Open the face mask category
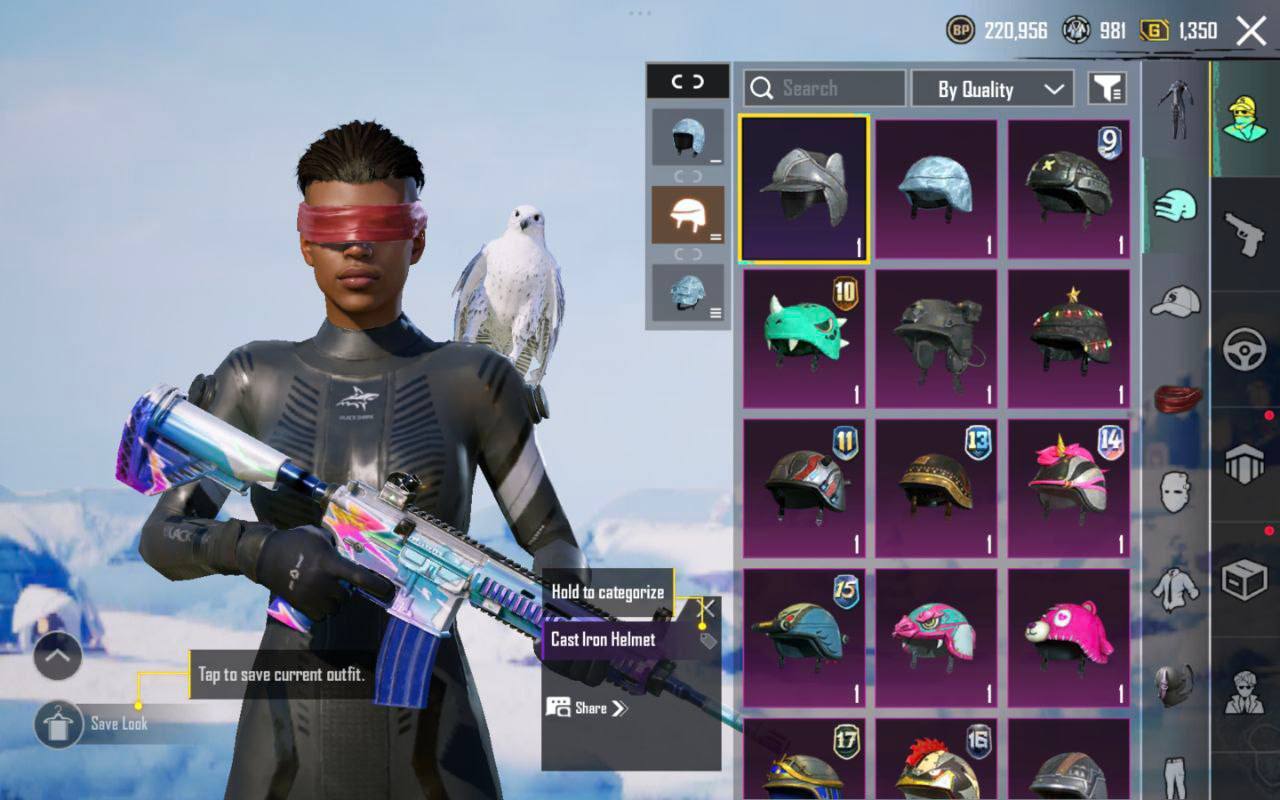The height and width of the screenshot is (800, 1280). coord(1175,492)
